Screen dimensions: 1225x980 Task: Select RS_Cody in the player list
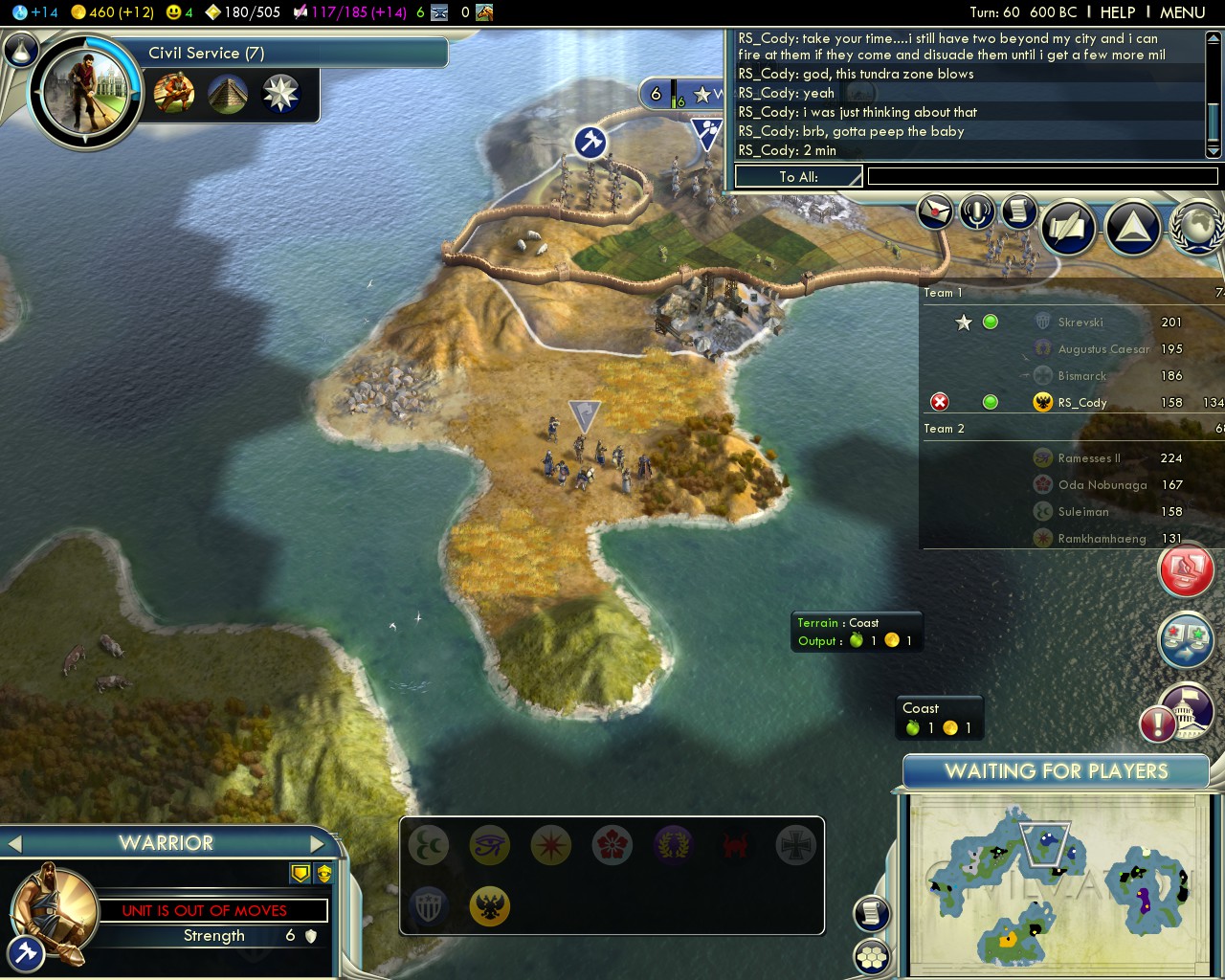pyautogui.click(x=1082, y=403)
